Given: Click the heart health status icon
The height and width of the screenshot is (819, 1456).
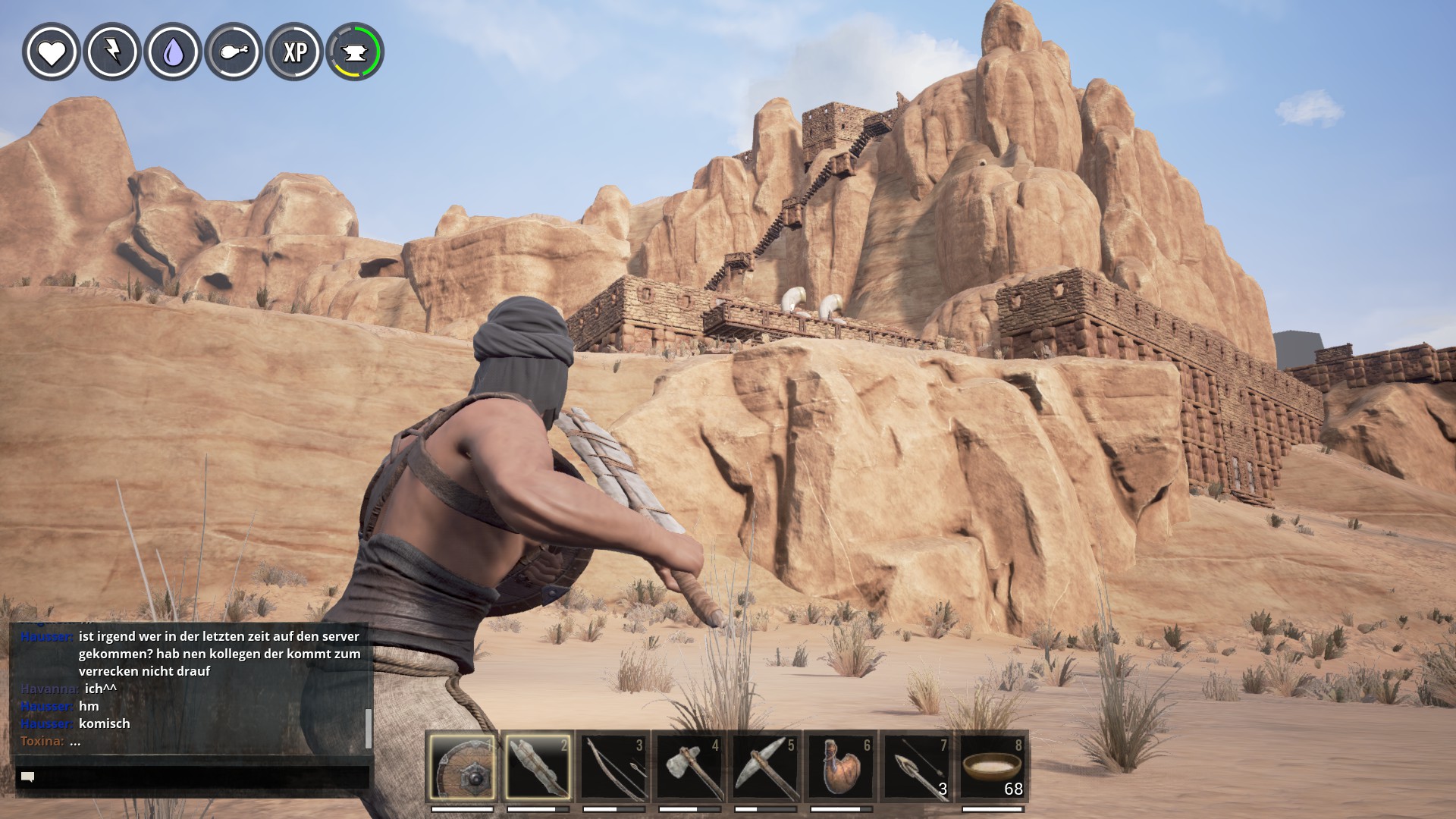Looking at the screenshot, I should click(x=52, y=52).
